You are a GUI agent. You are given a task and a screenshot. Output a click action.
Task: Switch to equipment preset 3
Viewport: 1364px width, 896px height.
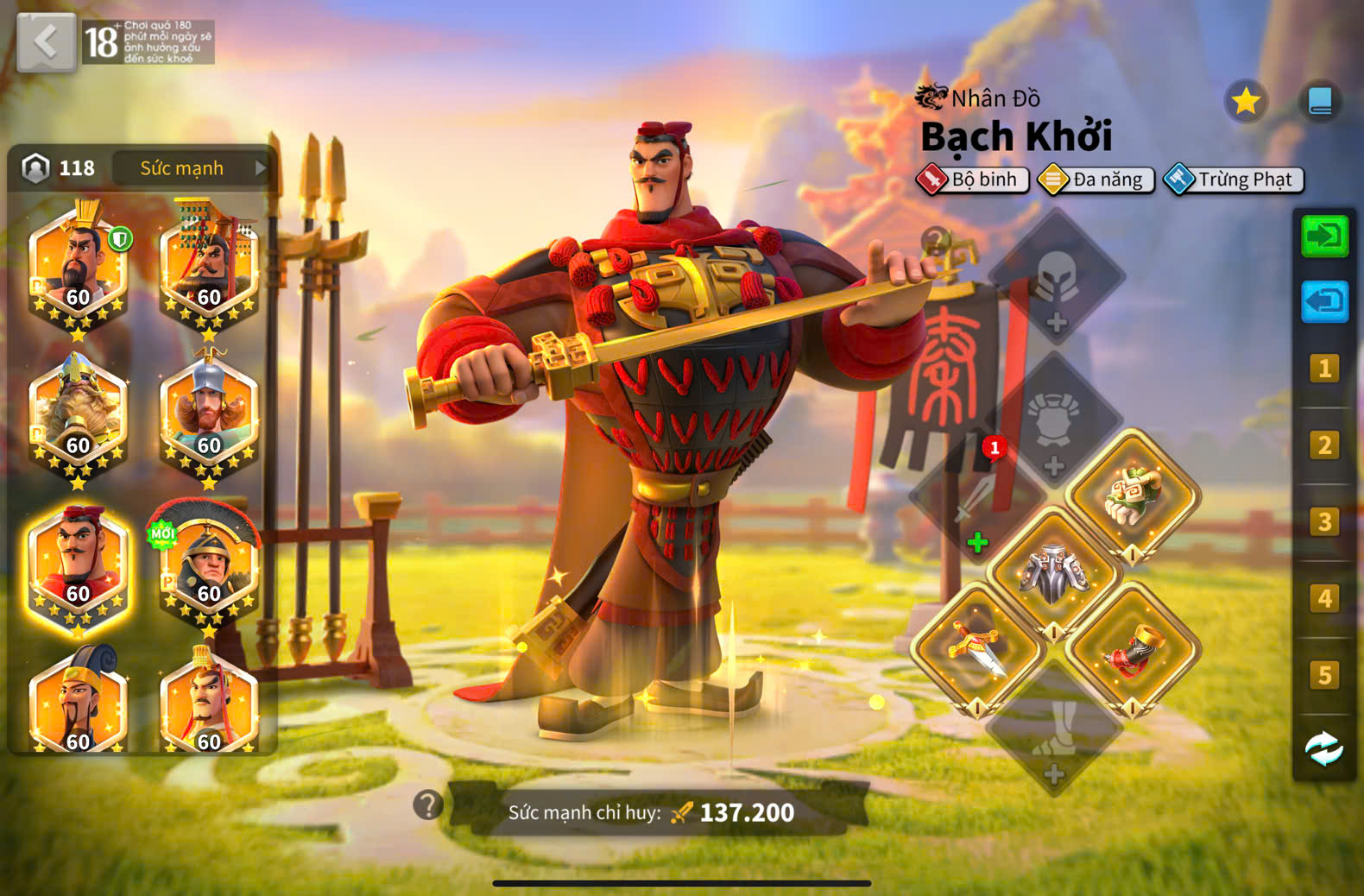[x=1324, y=521]
